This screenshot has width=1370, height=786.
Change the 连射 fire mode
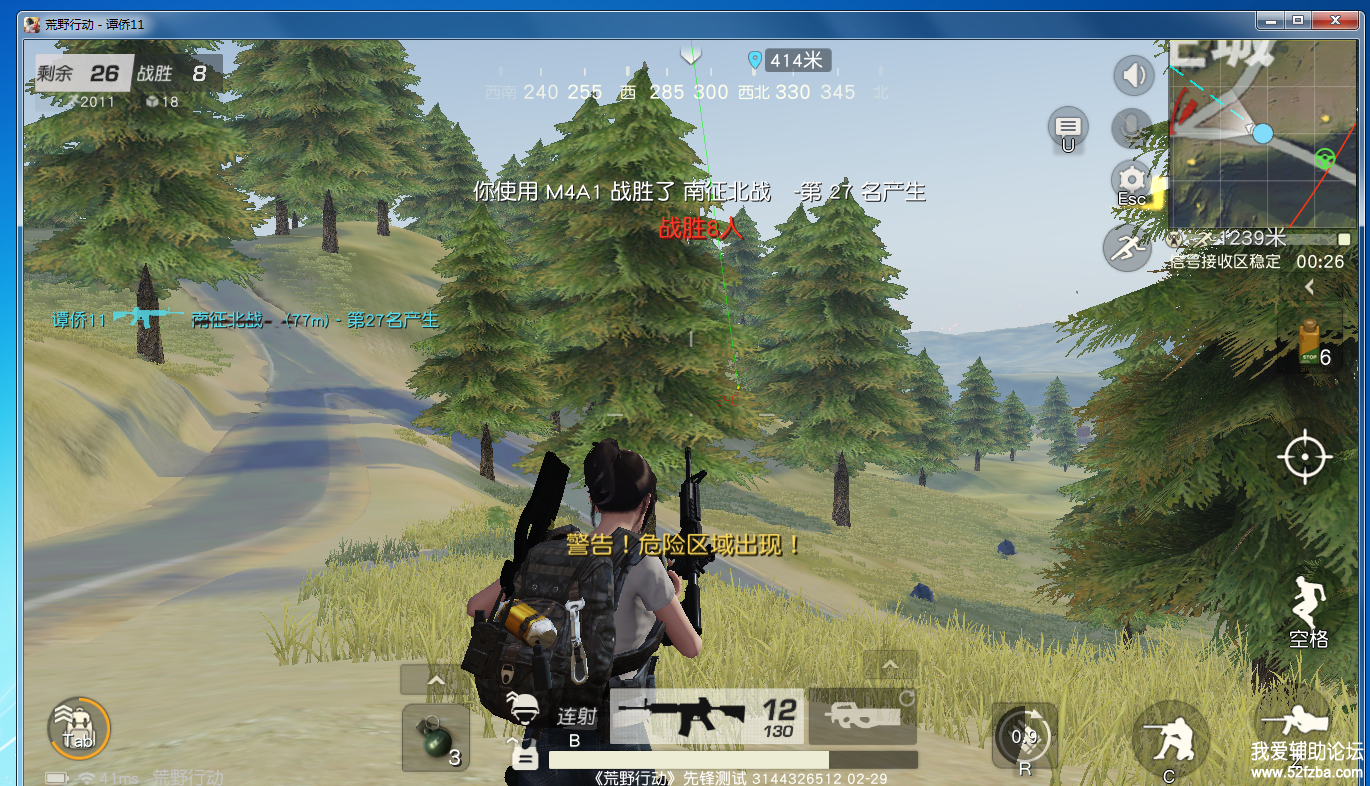click(576, 717)
